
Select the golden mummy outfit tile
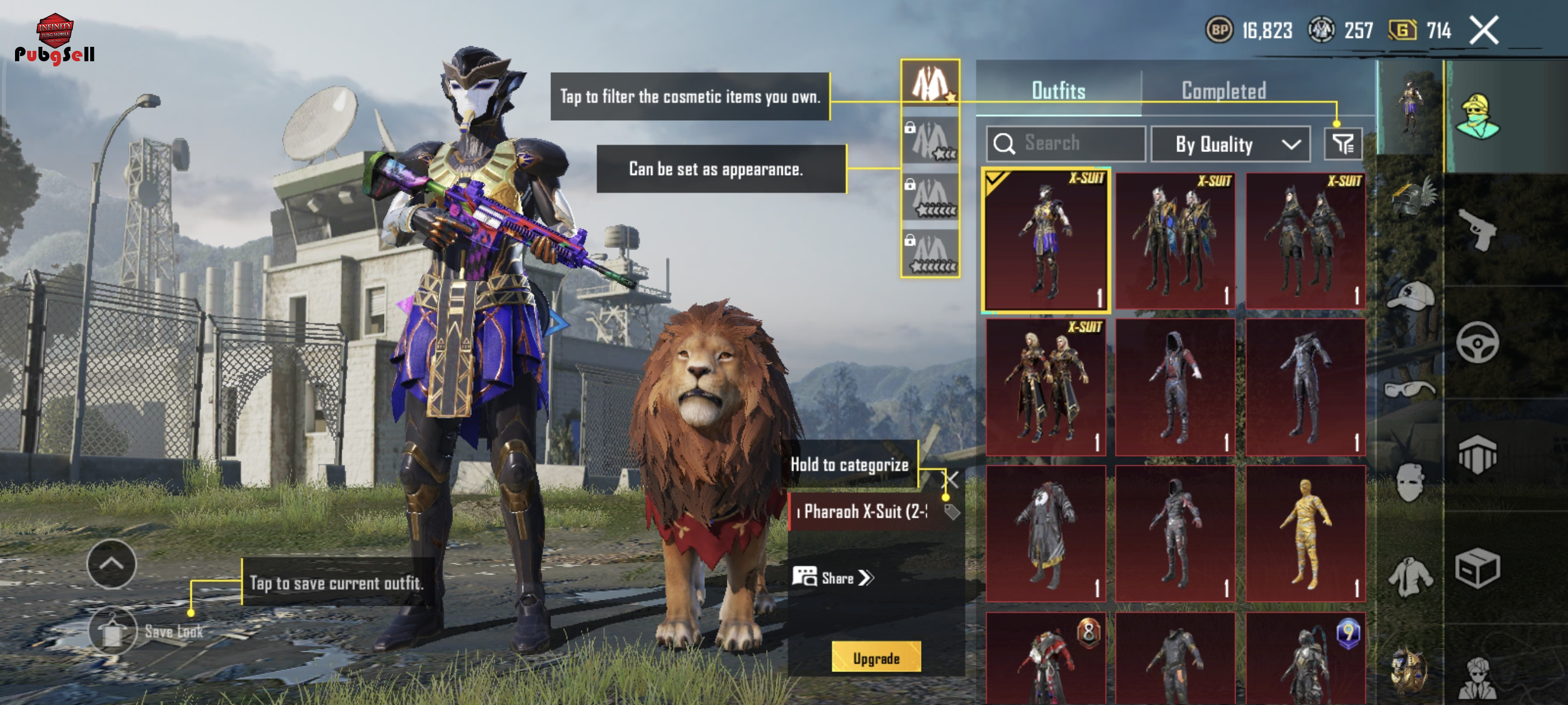(1305, 533)
